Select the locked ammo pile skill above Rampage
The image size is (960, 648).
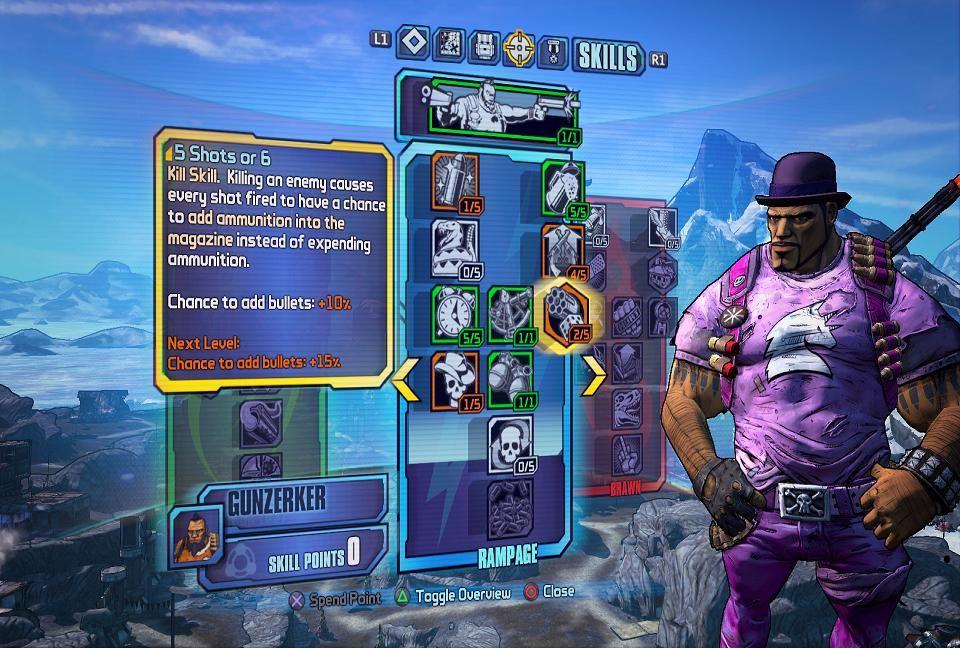[x=511, y=507]
